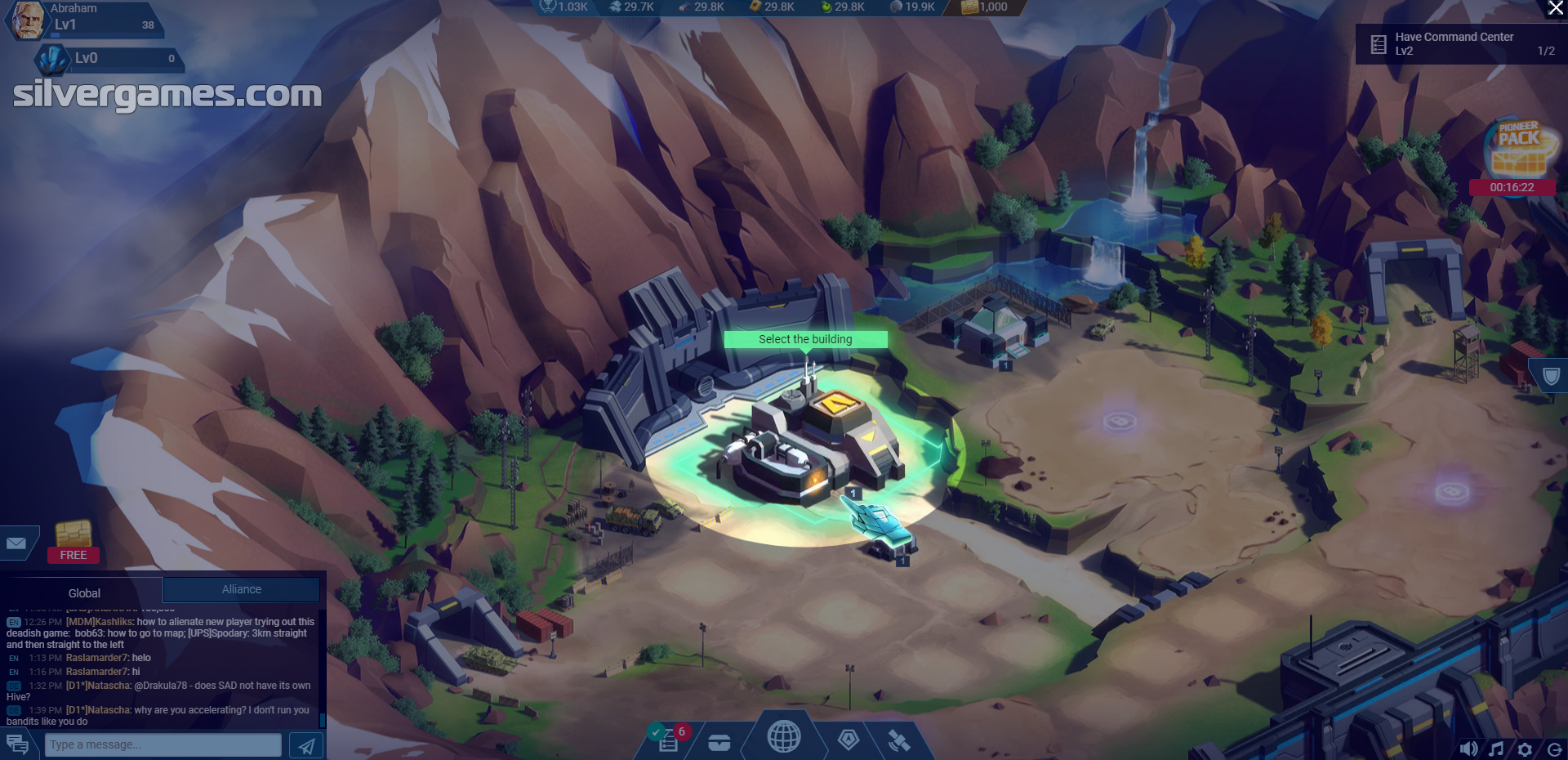Switch to the Global chat tab
The image size is (1568, 760).
coord(84,592)
